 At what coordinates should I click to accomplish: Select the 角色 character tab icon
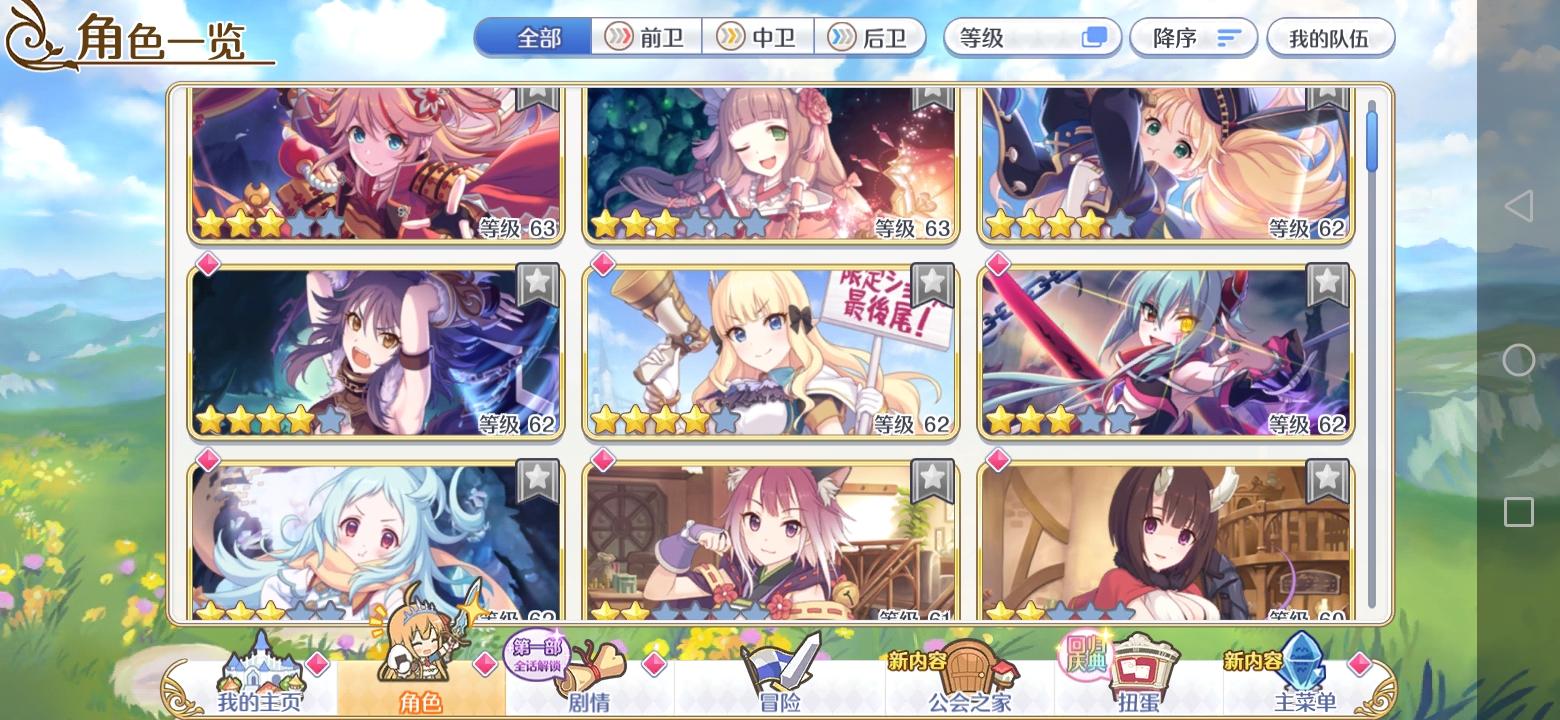tap(420, 665)
